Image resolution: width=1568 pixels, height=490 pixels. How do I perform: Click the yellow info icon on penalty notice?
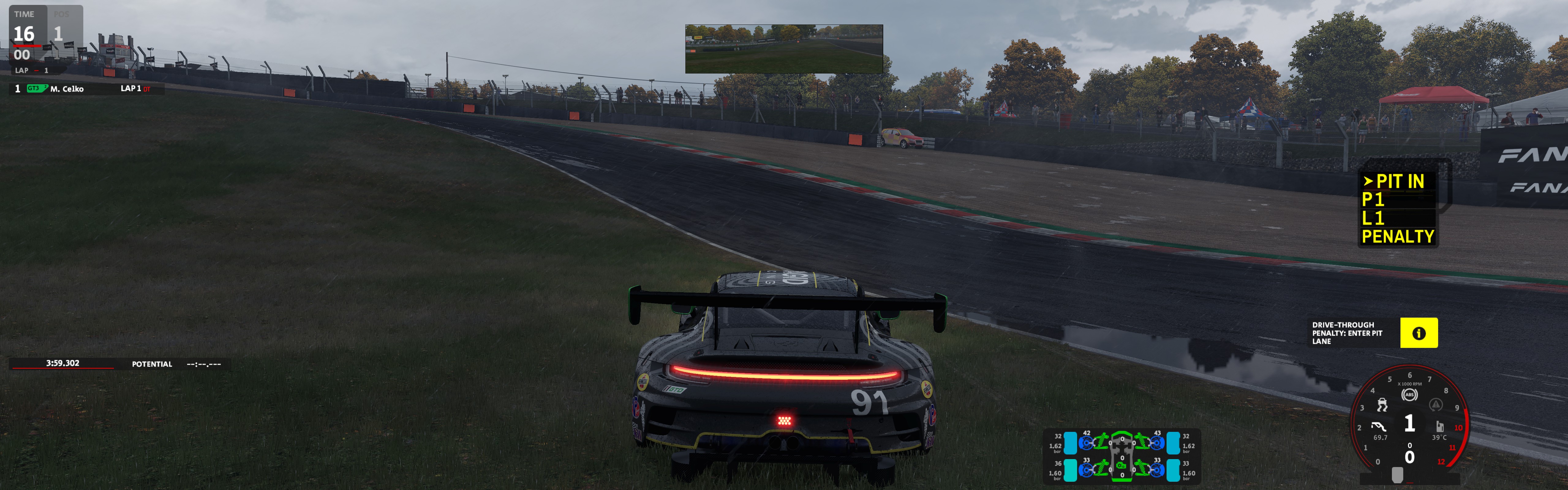coord(1418,333)
